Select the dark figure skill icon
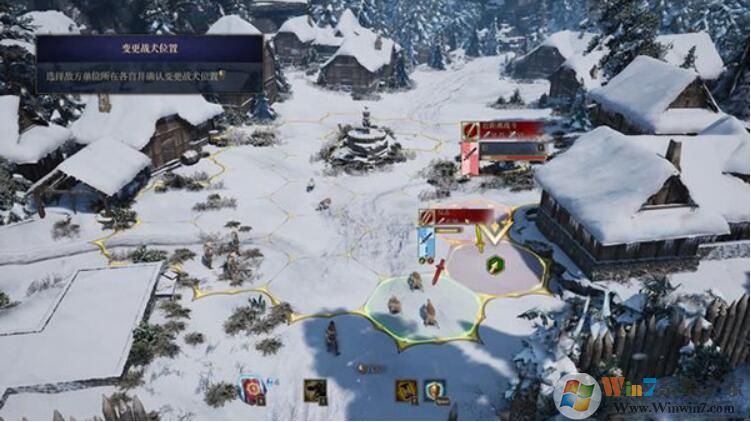Viewport: 751px width, 422px height. (315, 391)
